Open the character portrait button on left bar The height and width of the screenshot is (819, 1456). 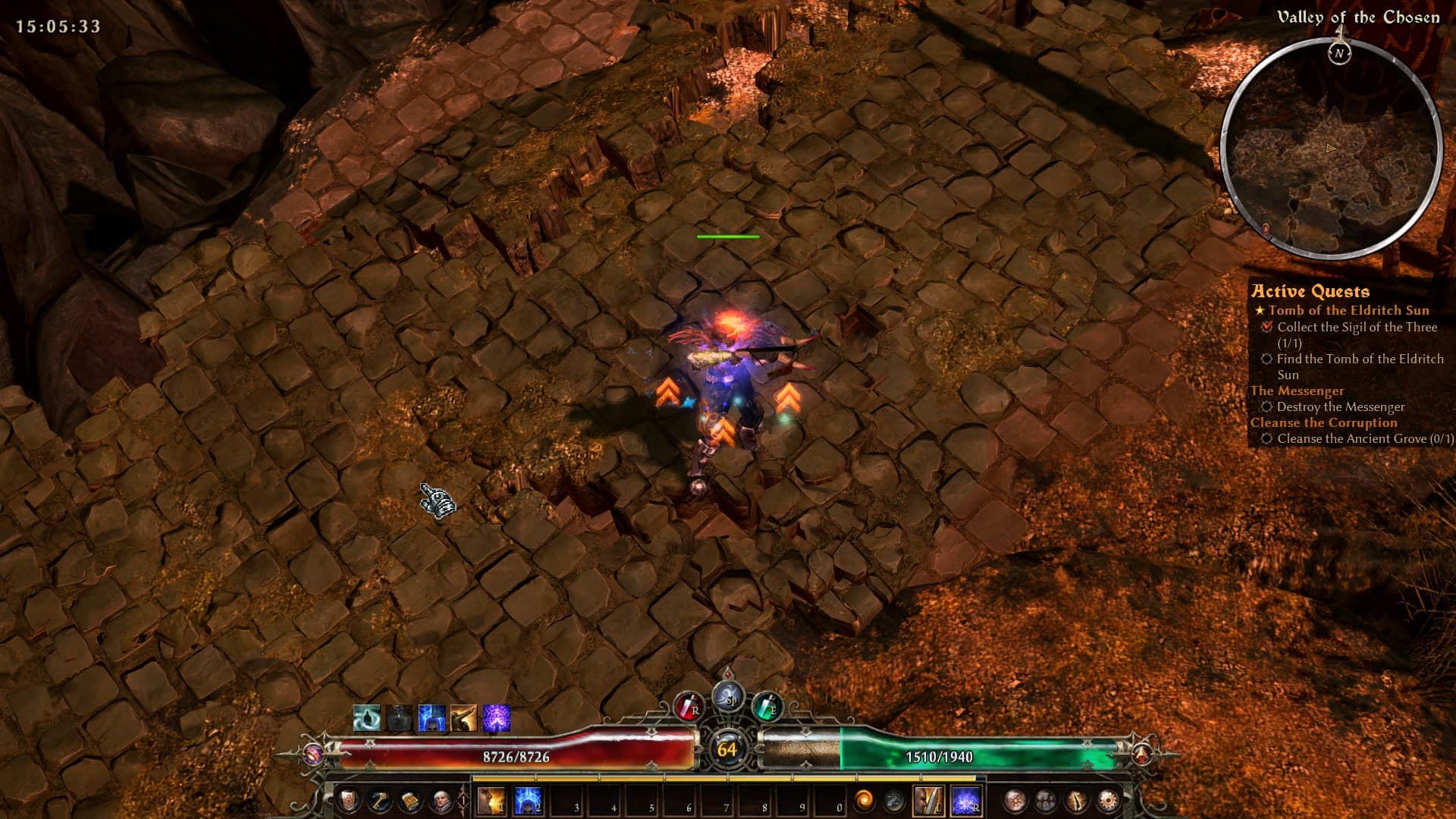441,800
